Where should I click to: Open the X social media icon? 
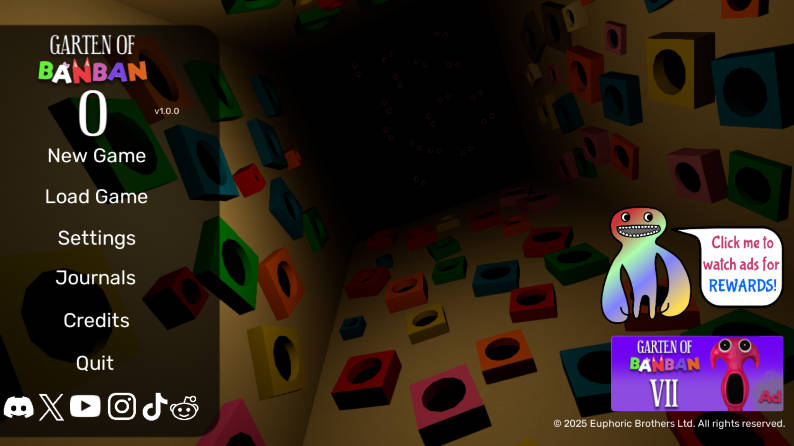coord(51,406)
